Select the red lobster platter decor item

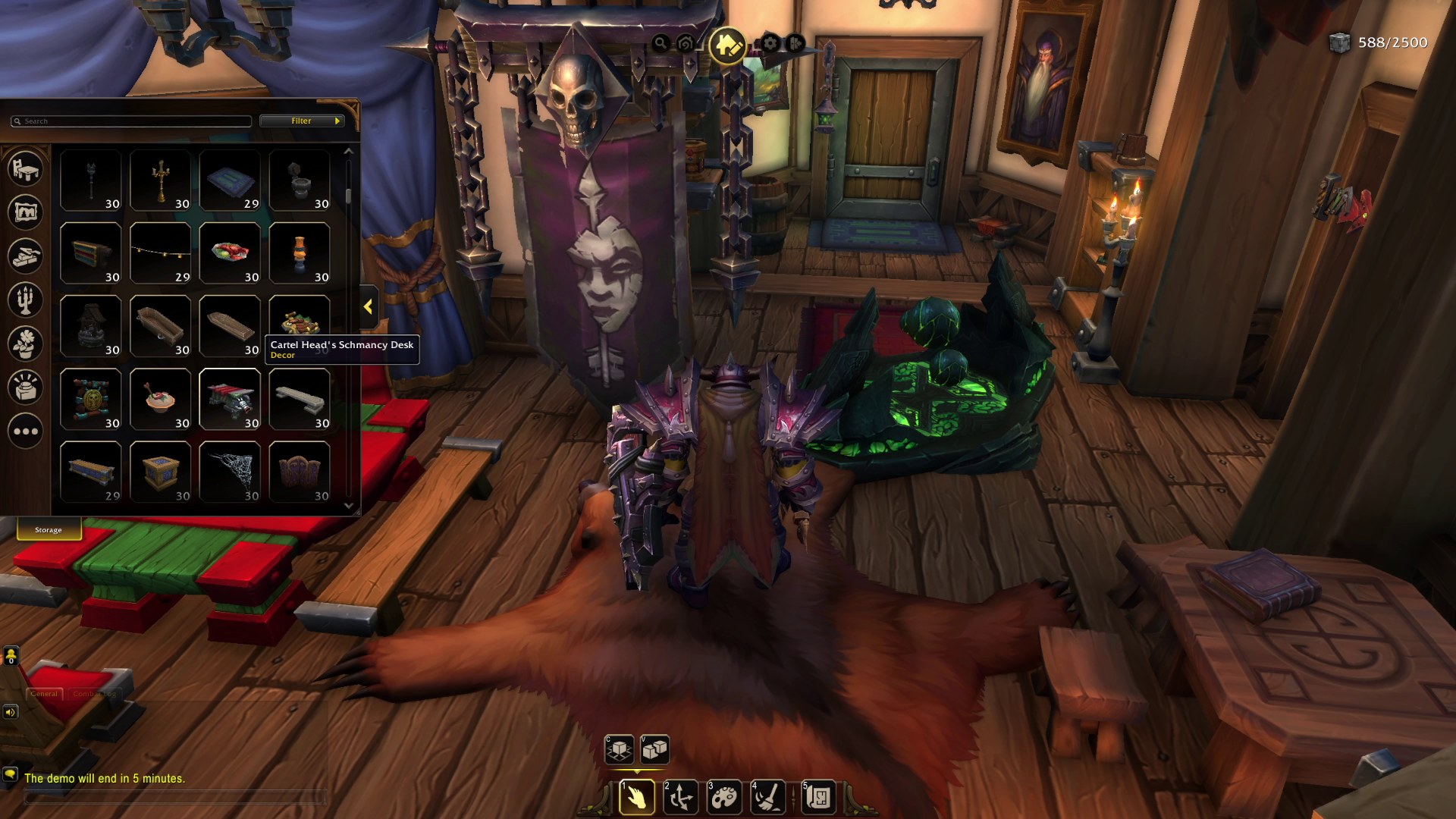point(230,253)
